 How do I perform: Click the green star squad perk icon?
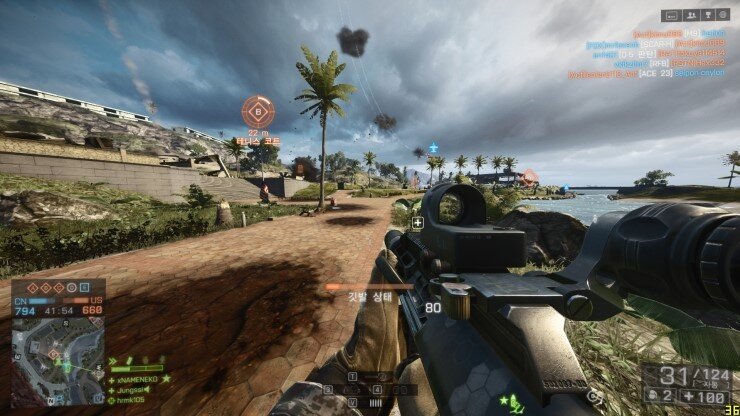tap(505, 400)
